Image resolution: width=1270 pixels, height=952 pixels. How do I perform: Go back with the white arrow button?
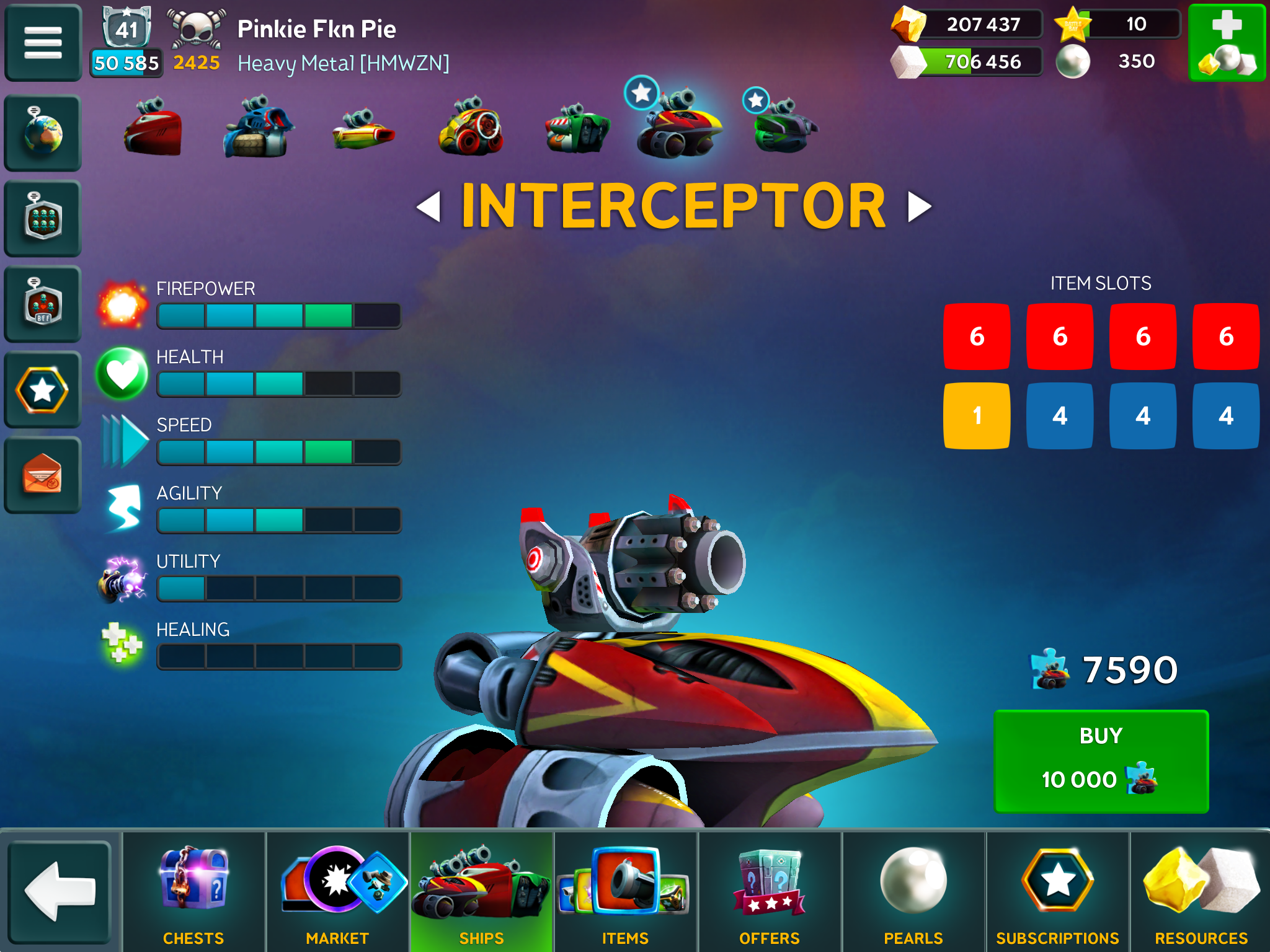pyautogui.click(x=60, y=891)
